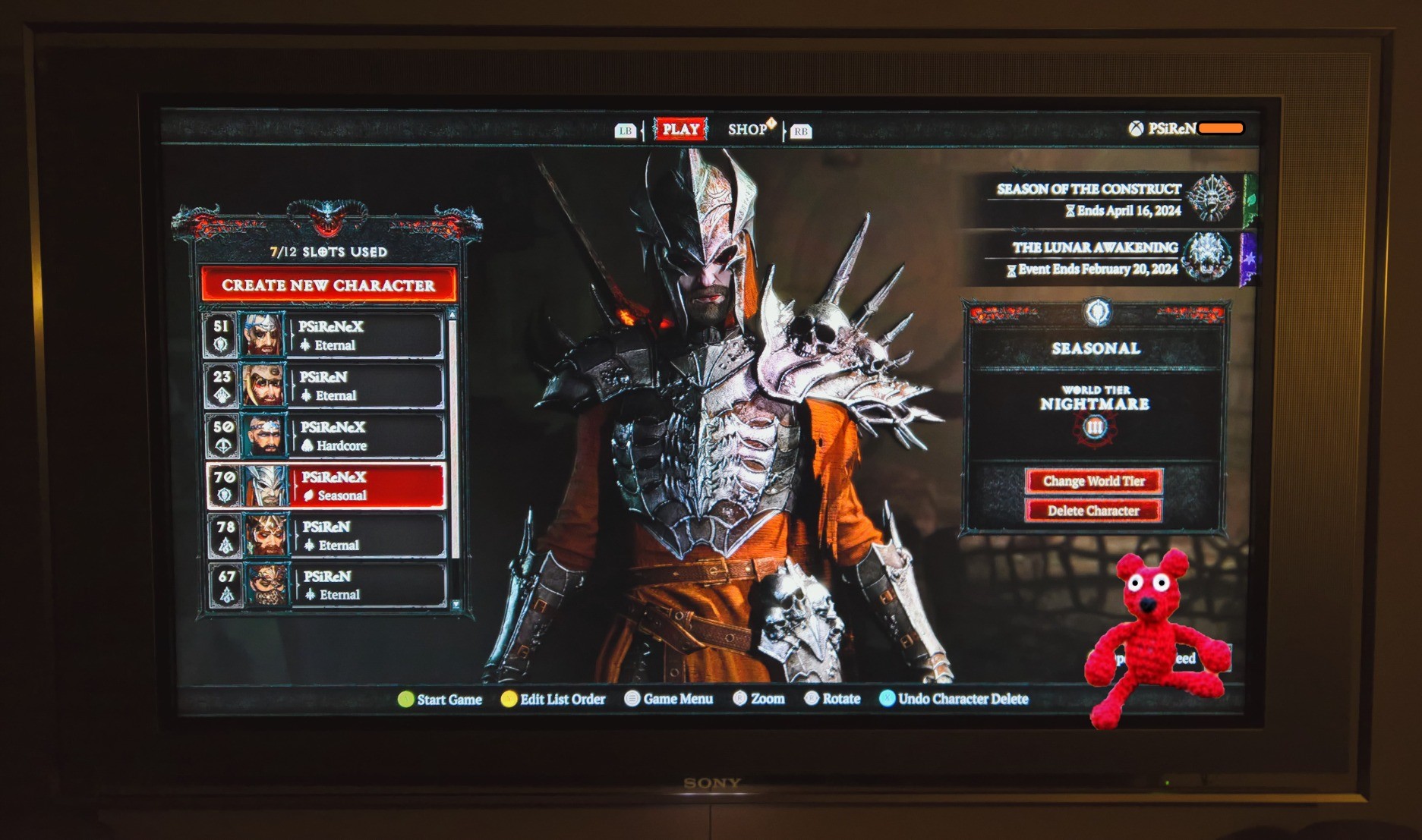
Task: Delete the selected character
Action: point(1093,511)
